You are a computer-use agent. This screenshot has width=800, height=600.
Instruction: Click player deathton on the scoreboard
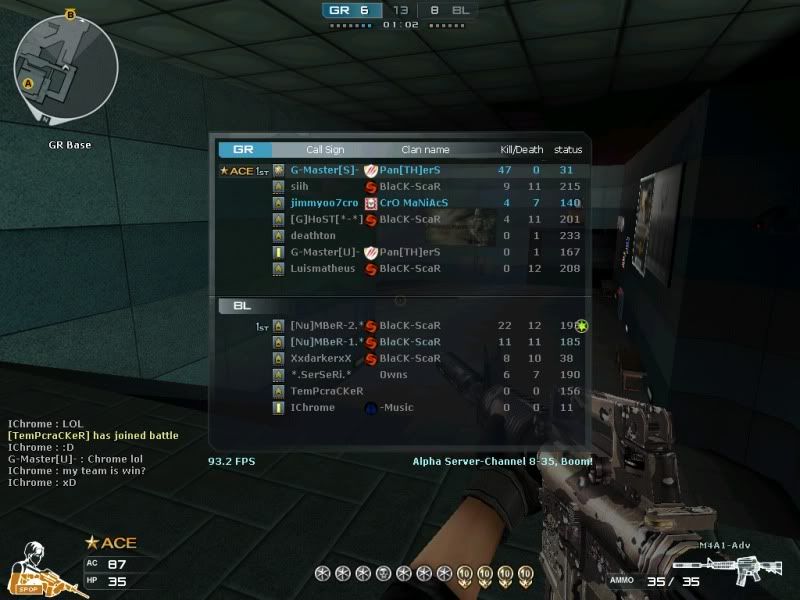click(313, 235)
